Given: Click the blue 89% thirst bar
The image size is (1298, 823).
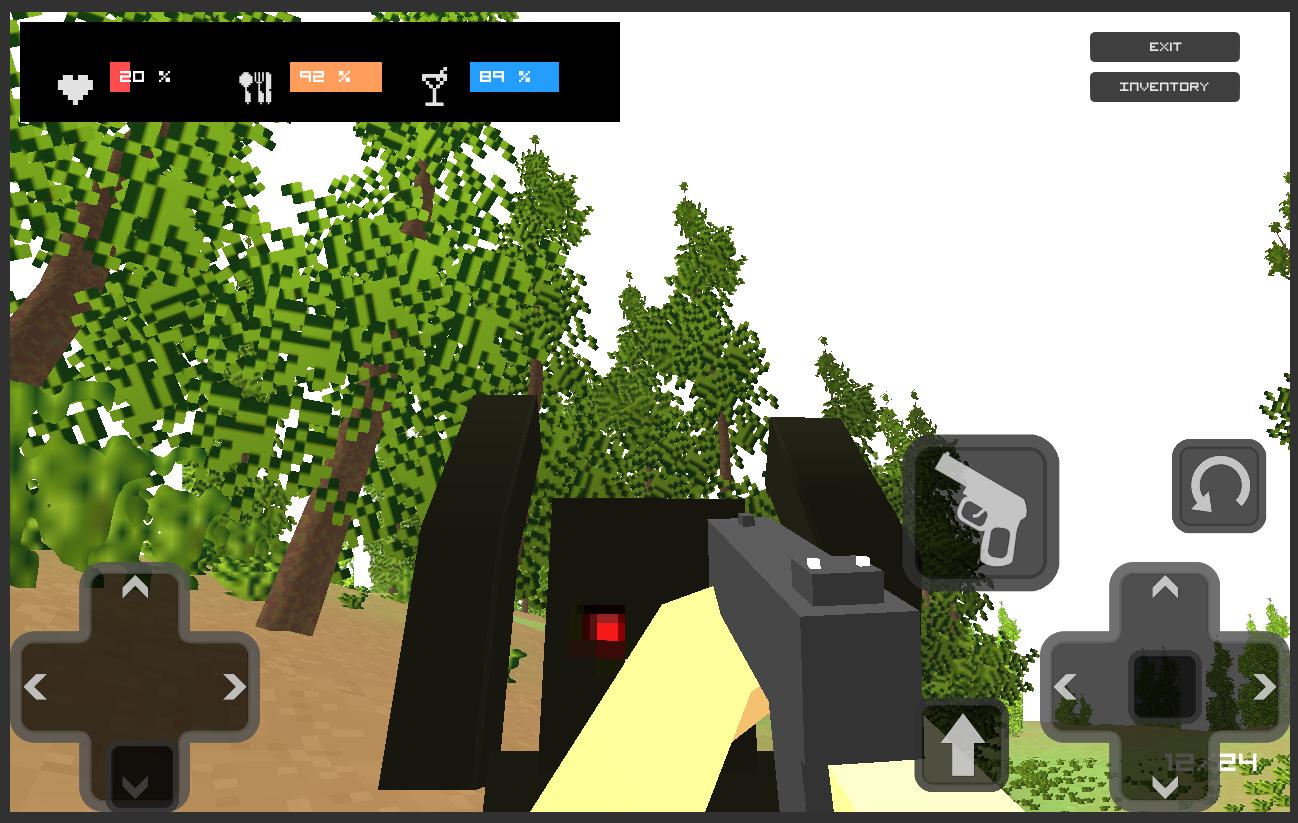Looking at the screenshot, I should click(514, 76).
